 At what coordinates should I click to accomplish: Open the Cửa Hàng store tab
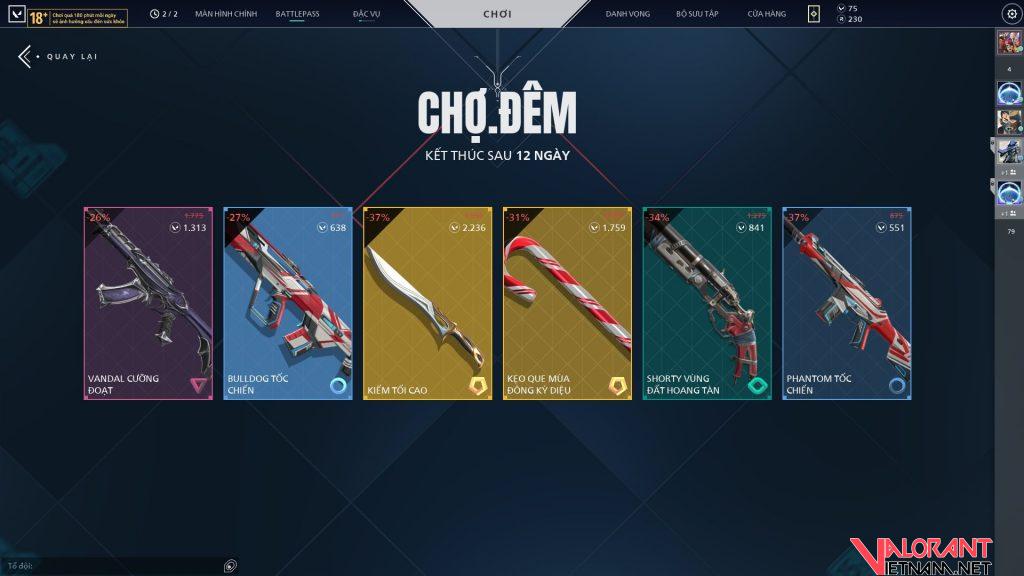767,14
